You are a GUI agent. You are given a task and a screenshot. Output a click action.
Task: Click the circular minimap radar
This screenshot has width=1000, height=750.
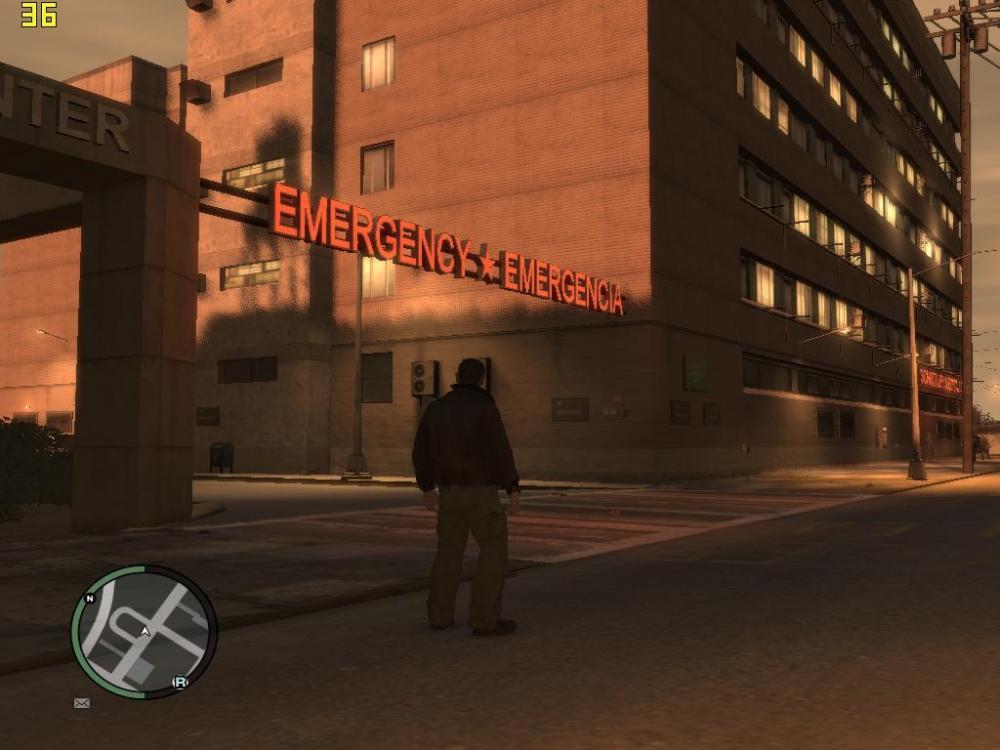coord(143,632)
